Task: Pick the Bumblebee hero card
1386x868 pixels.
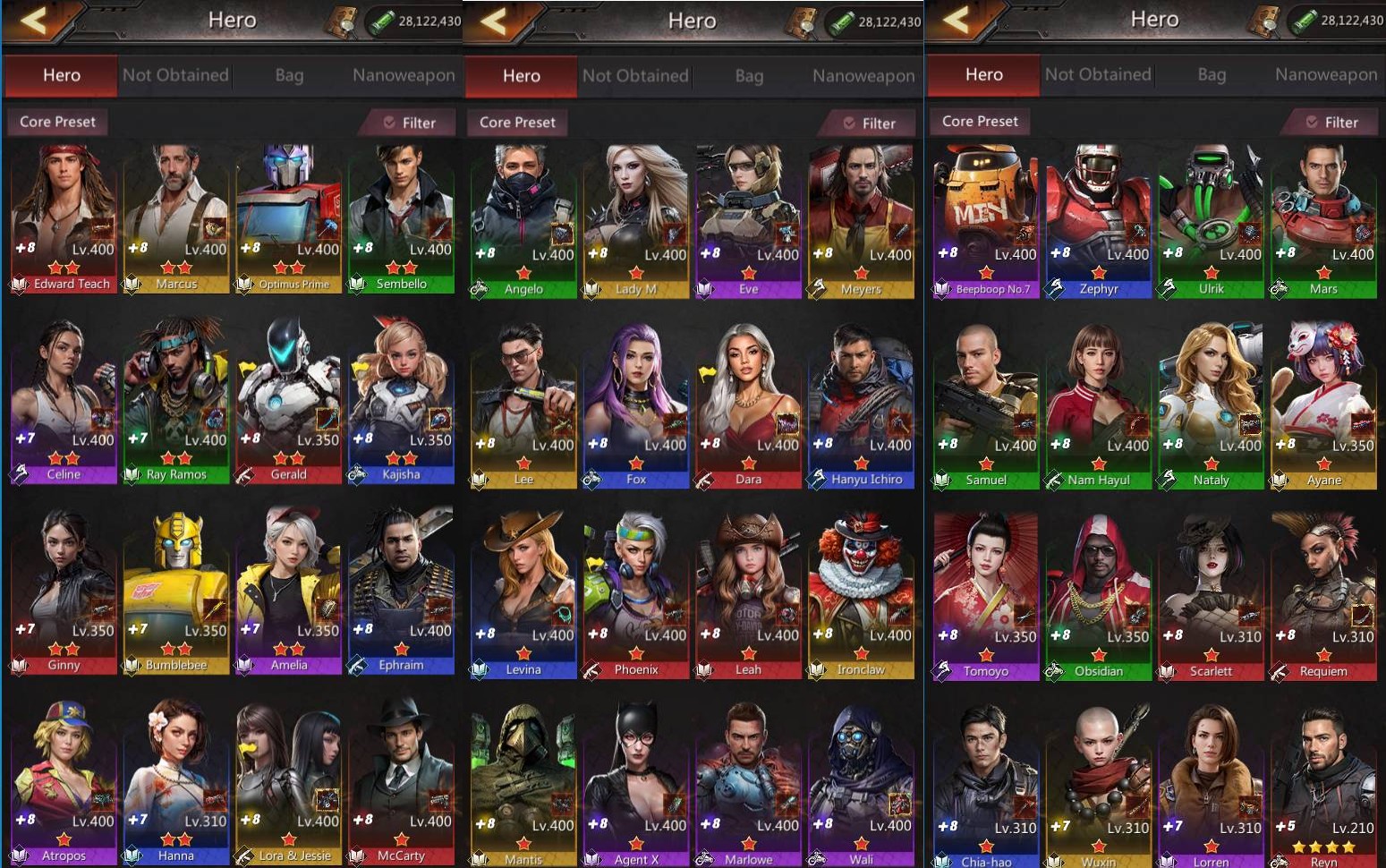Action: (x=176, y=592)
